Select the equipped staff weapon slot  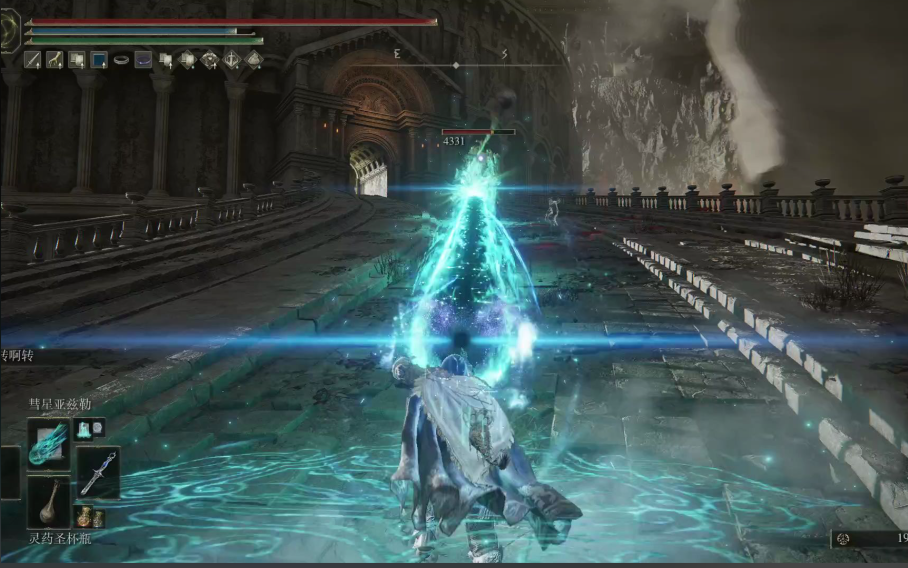point(97,473)
